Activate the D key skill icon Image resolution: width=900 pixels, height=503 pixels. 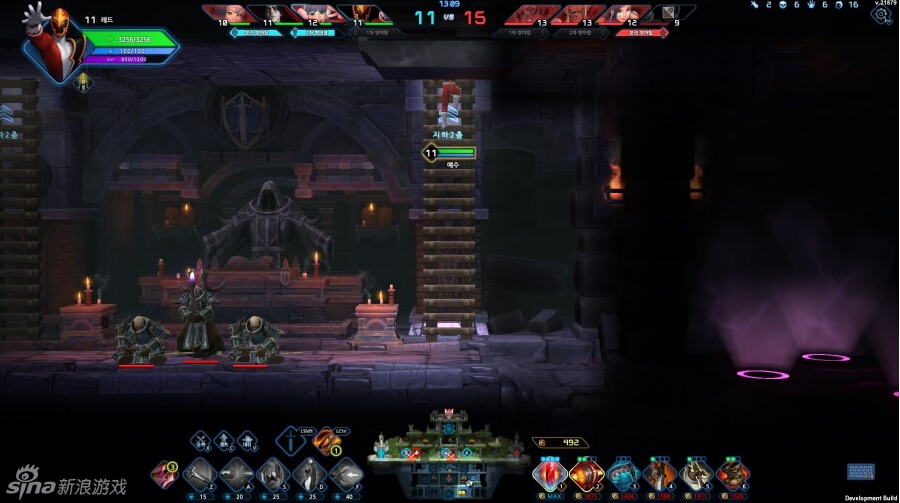(308, 474)
